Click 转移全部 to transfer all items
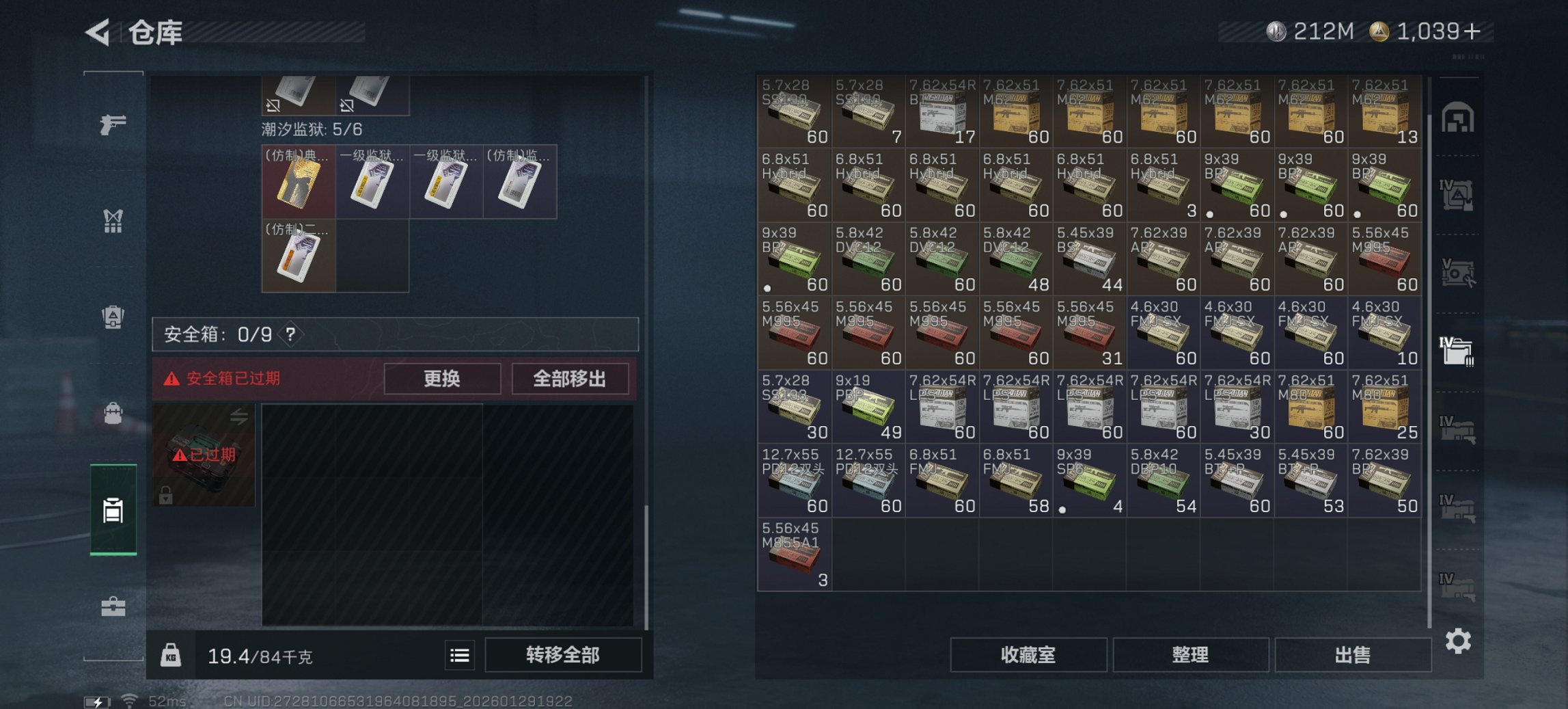Image resolution: width=1568 pixels, height=709 pixels. tap(563, 655)
